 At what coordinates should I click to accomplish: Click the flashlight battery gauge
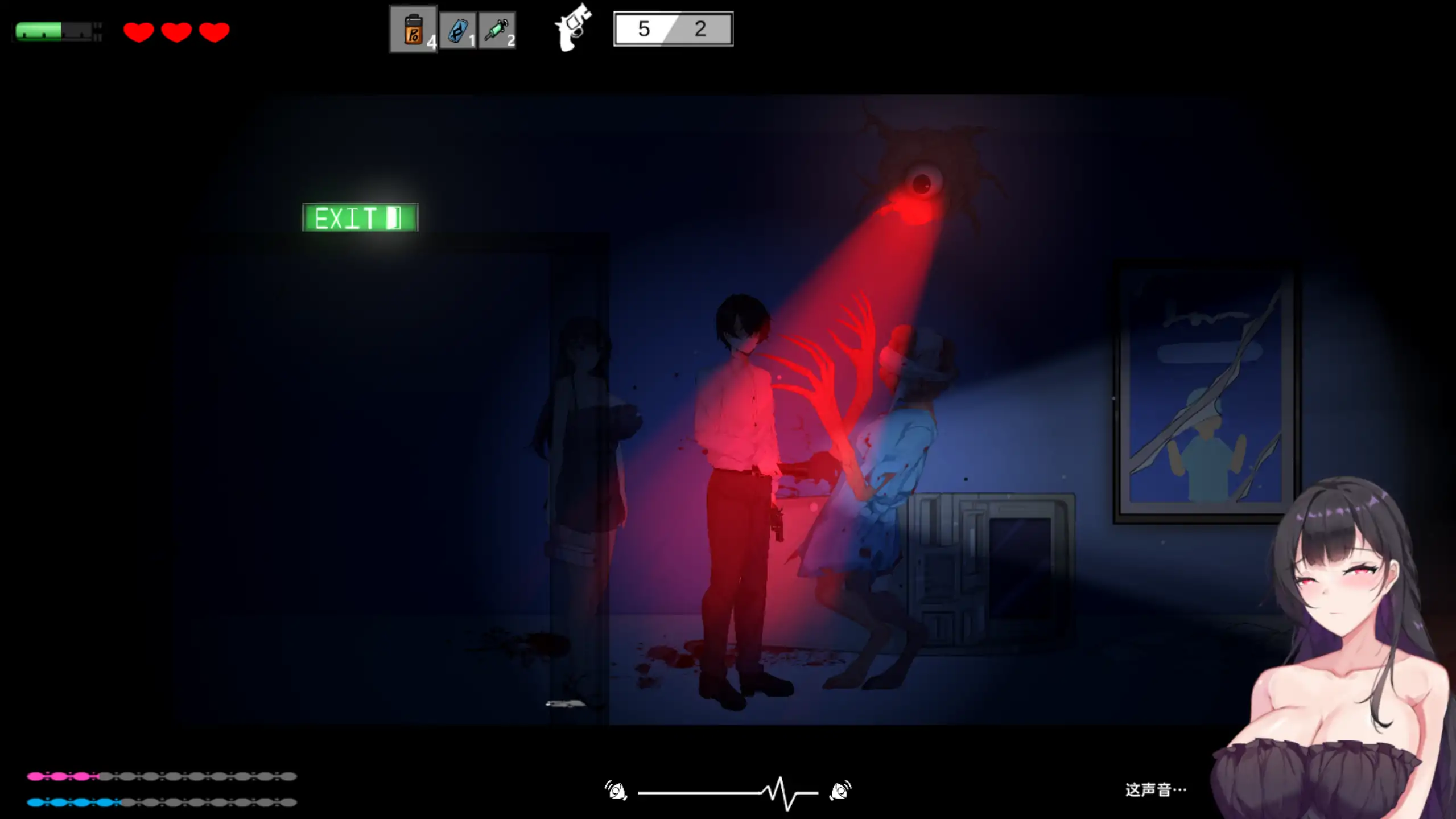click(x=56, y=31)
